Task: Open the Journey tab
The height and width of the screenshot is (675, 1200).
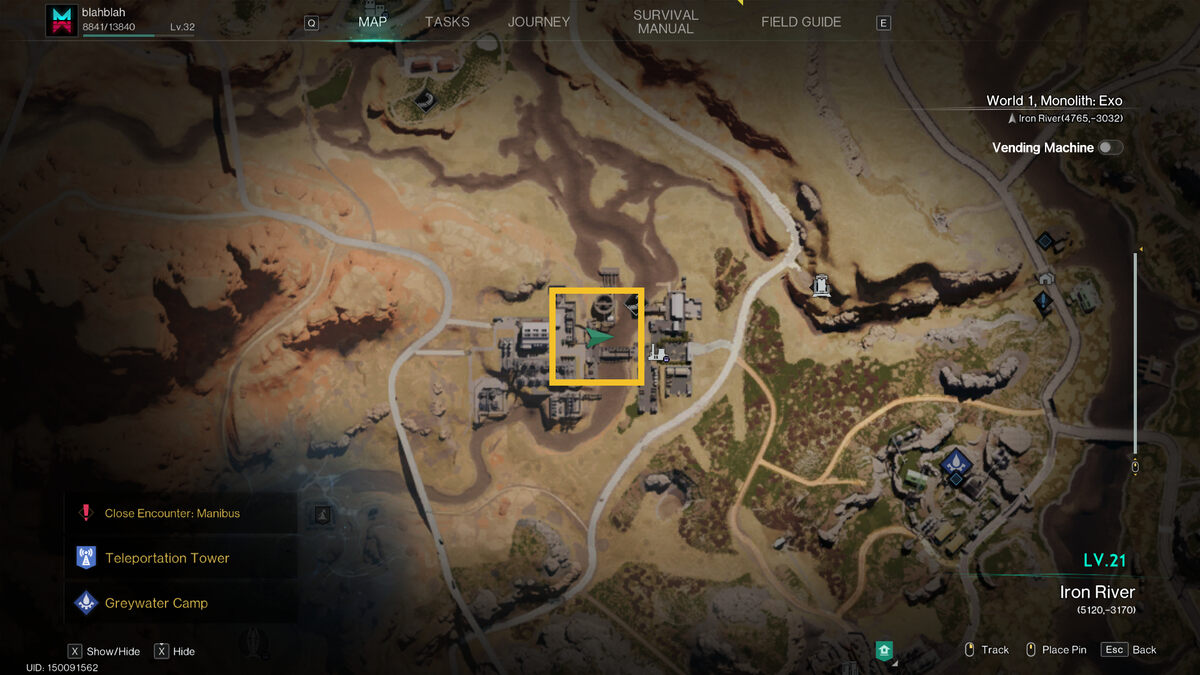Action: coord(538,22)
